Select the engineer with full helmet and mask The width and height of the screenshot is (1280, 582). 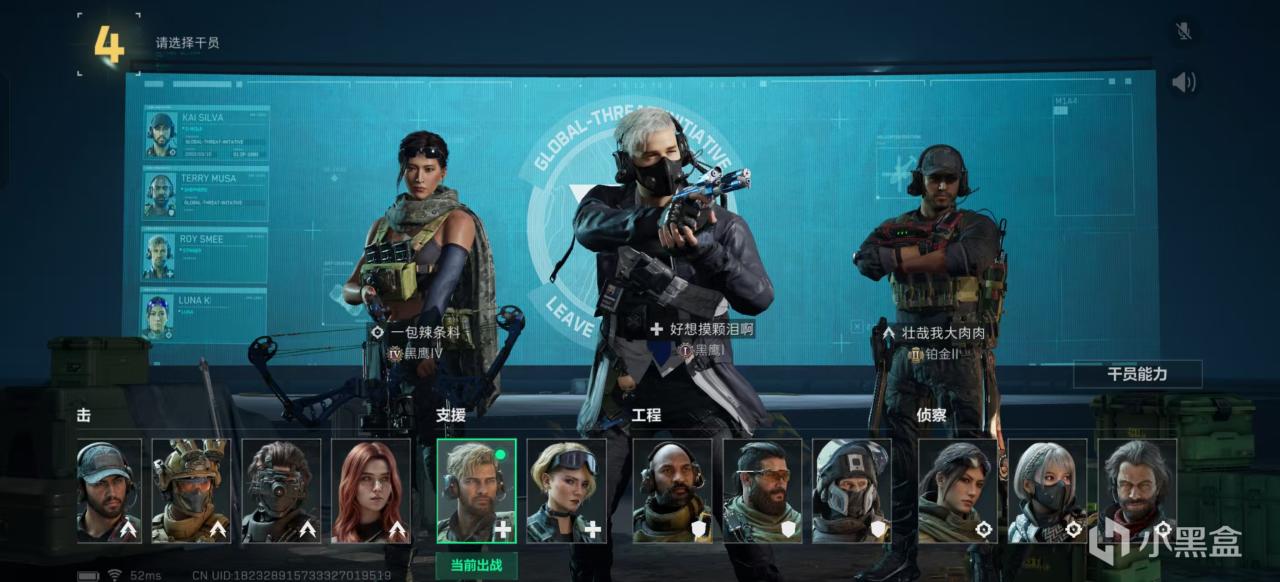851,490
